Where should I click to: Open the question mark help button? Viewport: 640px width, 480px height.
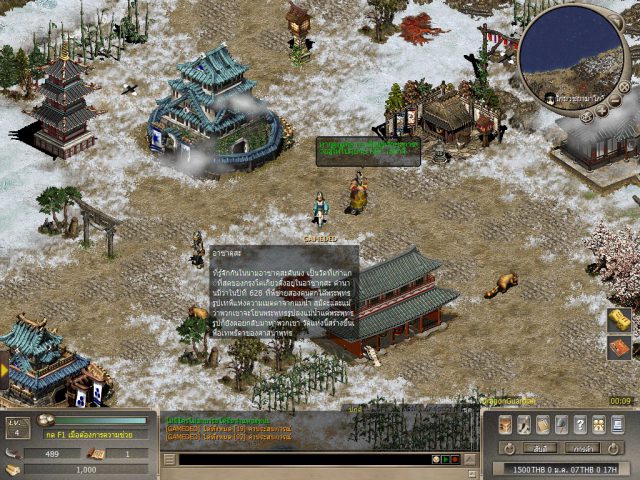click(581, 424)
